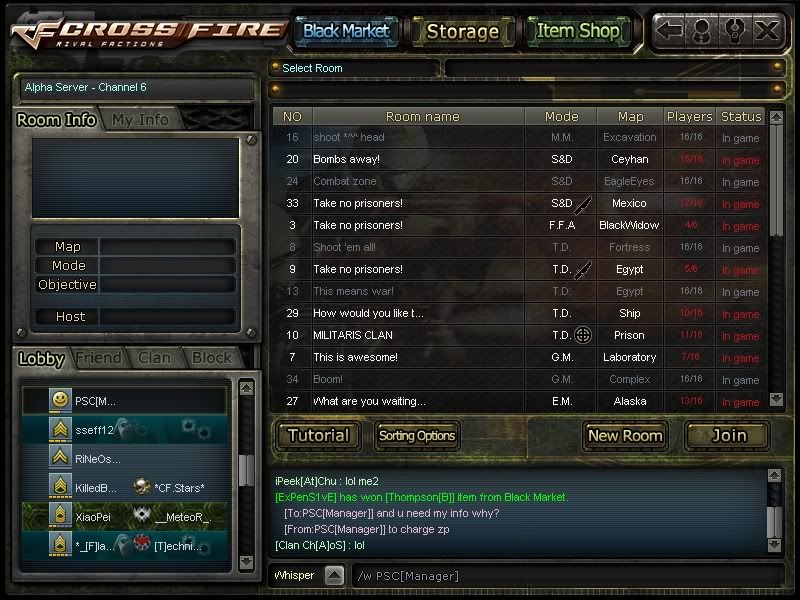Open Sorting Options

(417, 435)
